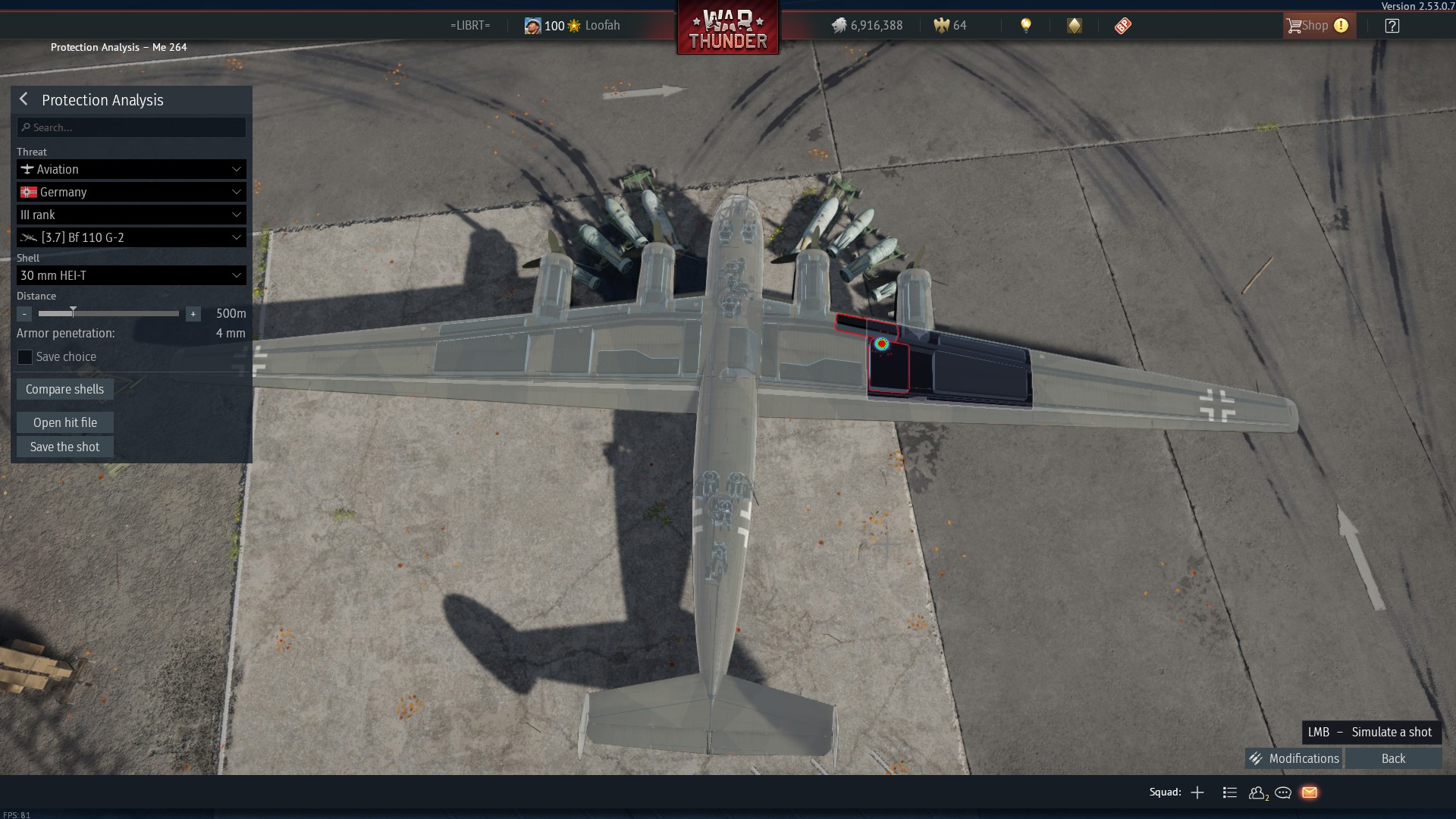Screen dimensions: 1456x819
Task: Open the help question mark icon
Action: click(x=1392, y=26)
